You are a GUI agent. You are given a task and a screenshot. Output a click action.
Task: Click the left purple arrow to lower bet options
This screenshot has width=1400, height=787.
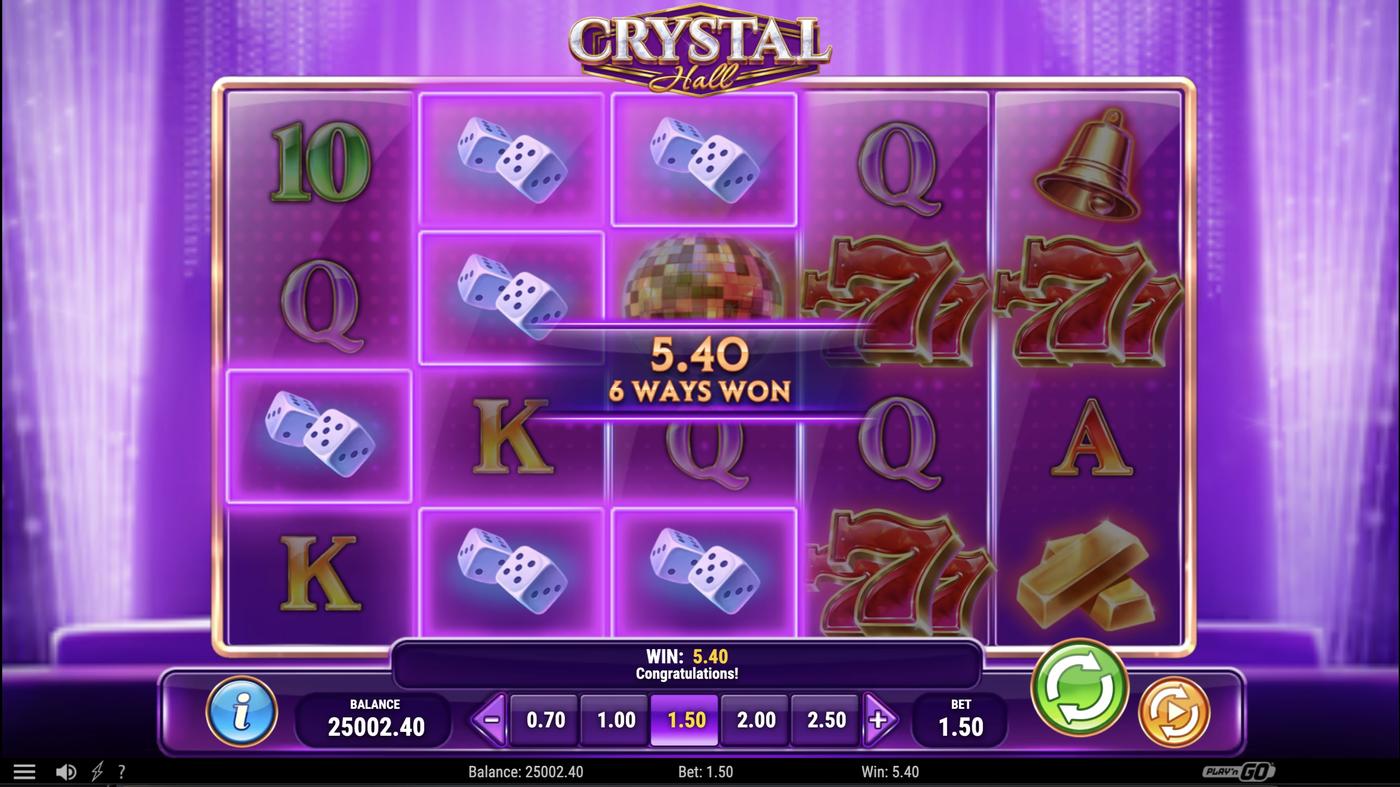point(487,719)
